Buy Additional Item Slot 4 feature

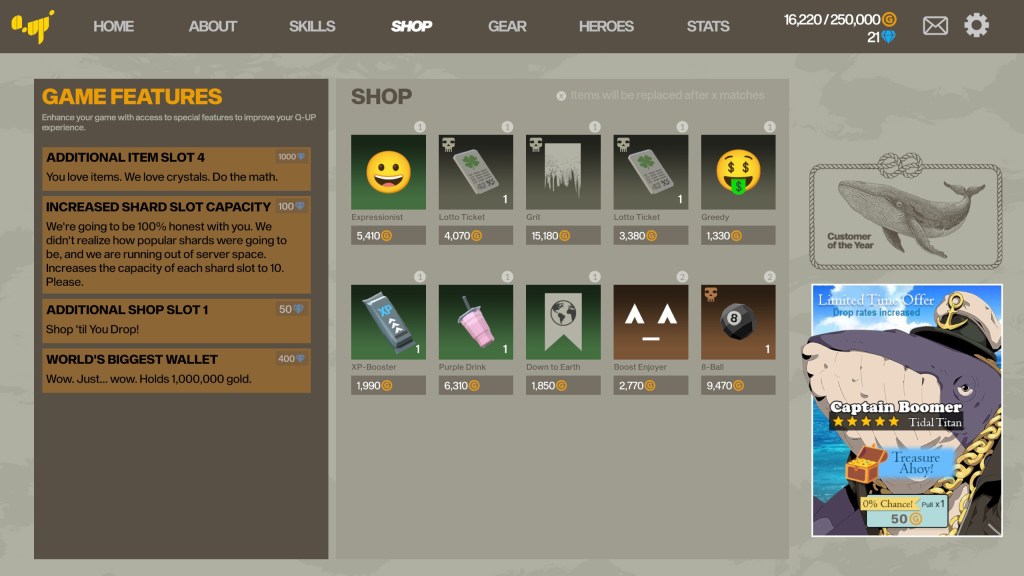click(176, 169)
